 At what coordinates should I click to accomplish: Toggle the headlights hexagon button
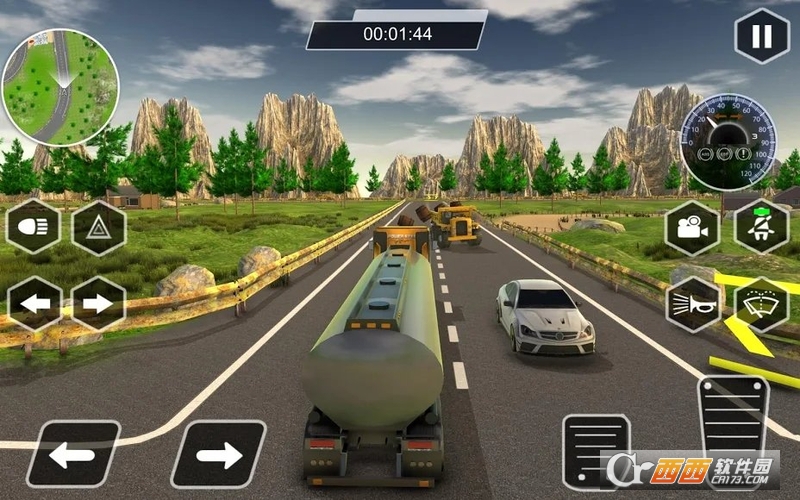(34, 228)
